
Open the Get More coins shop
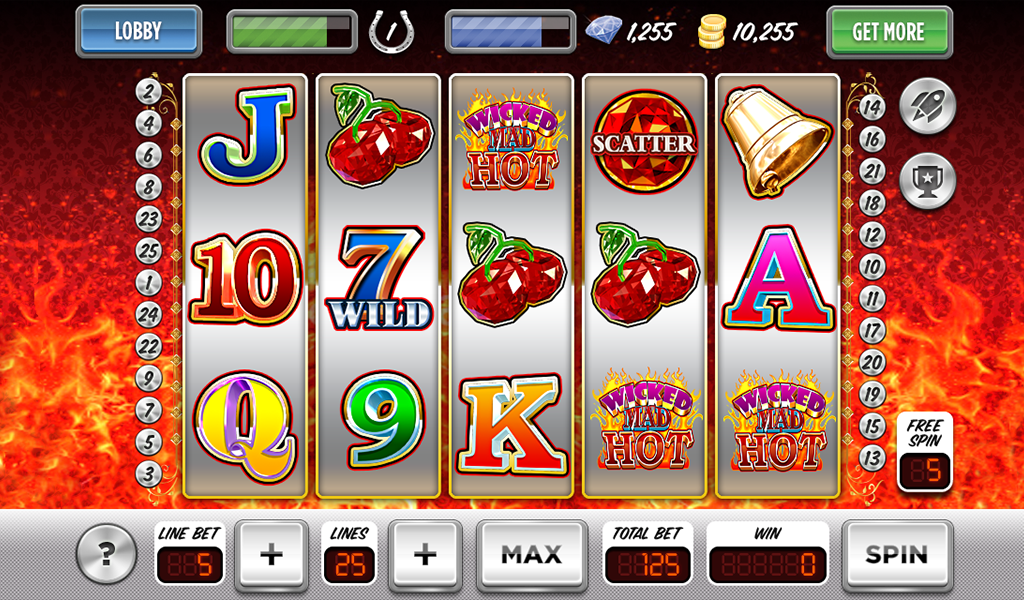(888, 32)
